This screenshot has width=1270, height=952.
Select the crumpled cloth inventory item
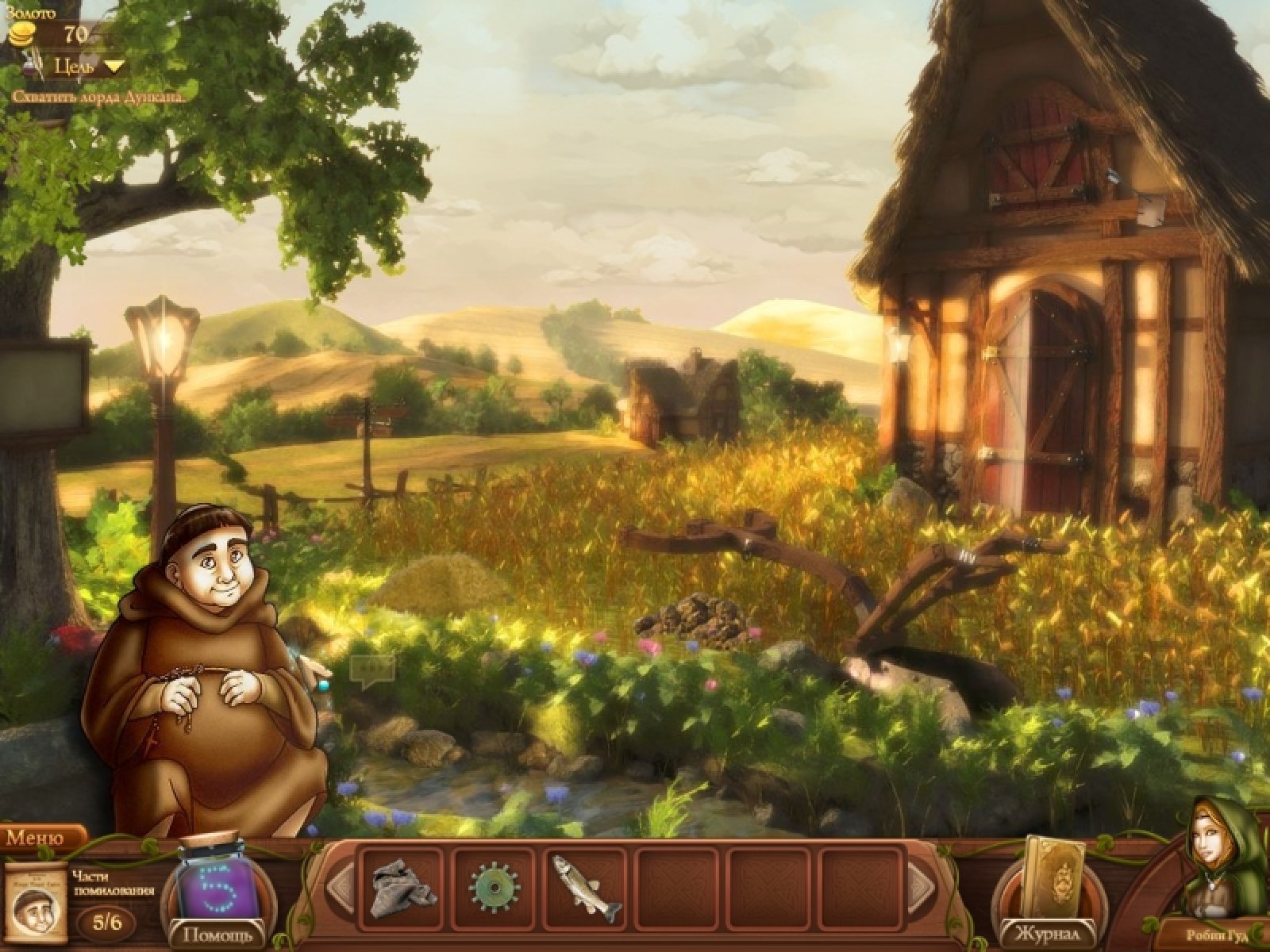pyautogui.click(x=402, y=885)
